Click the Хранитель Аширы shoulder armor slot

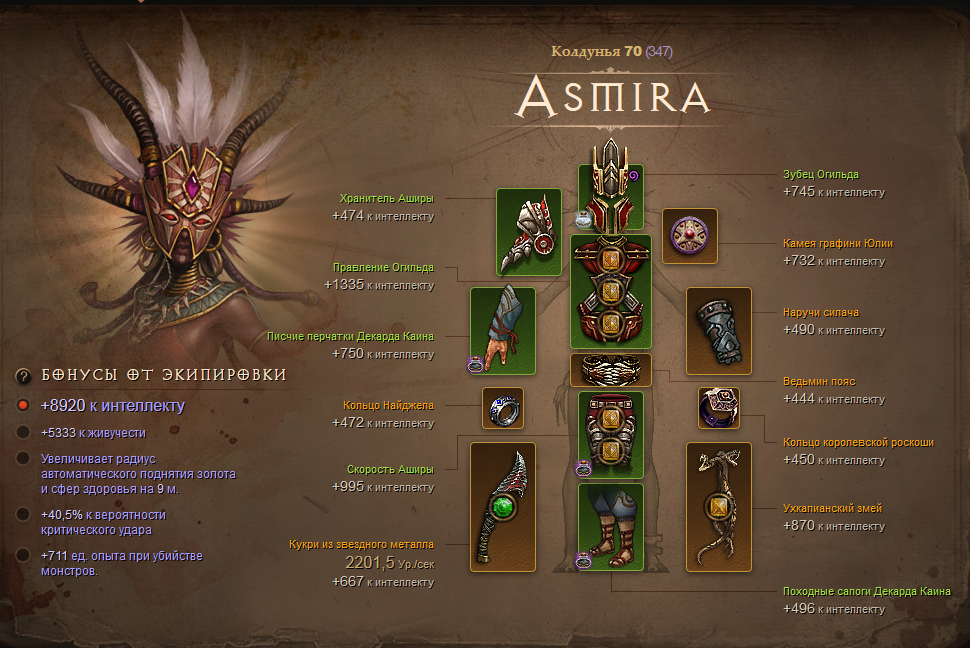(x=529, y=231)
